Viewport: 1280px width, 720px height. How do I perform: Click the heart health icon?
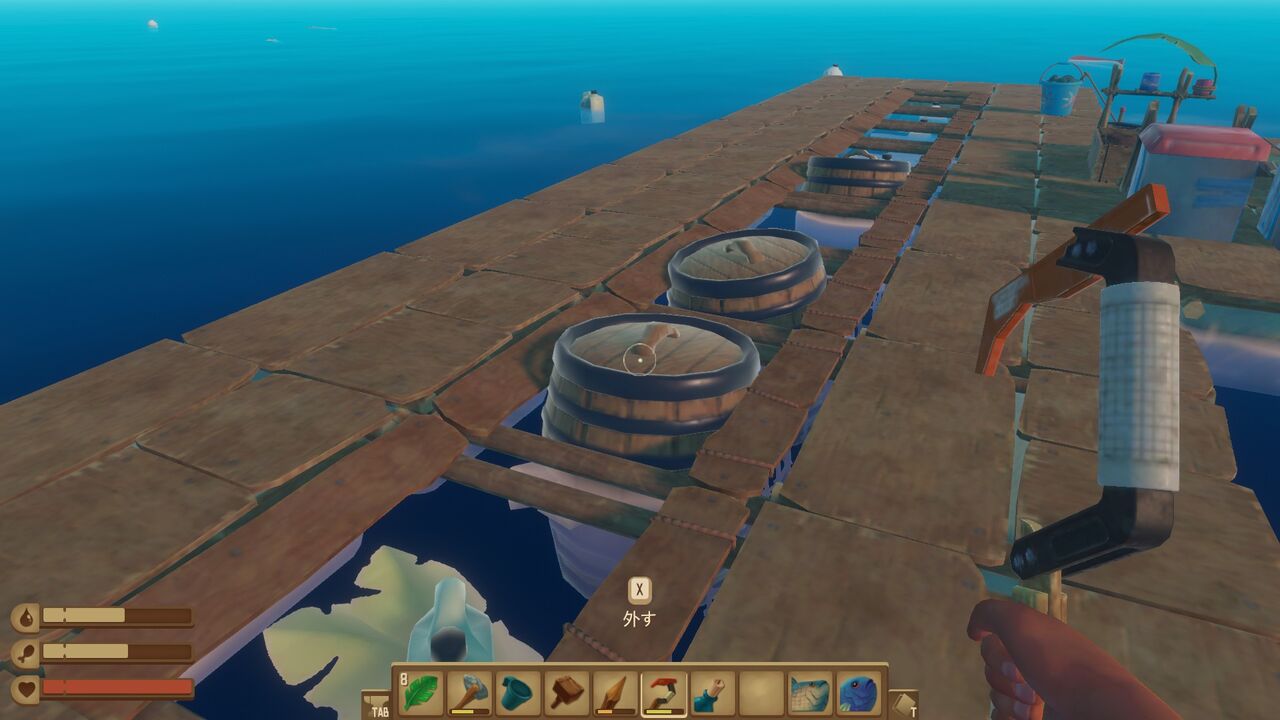tap(25, 687)
